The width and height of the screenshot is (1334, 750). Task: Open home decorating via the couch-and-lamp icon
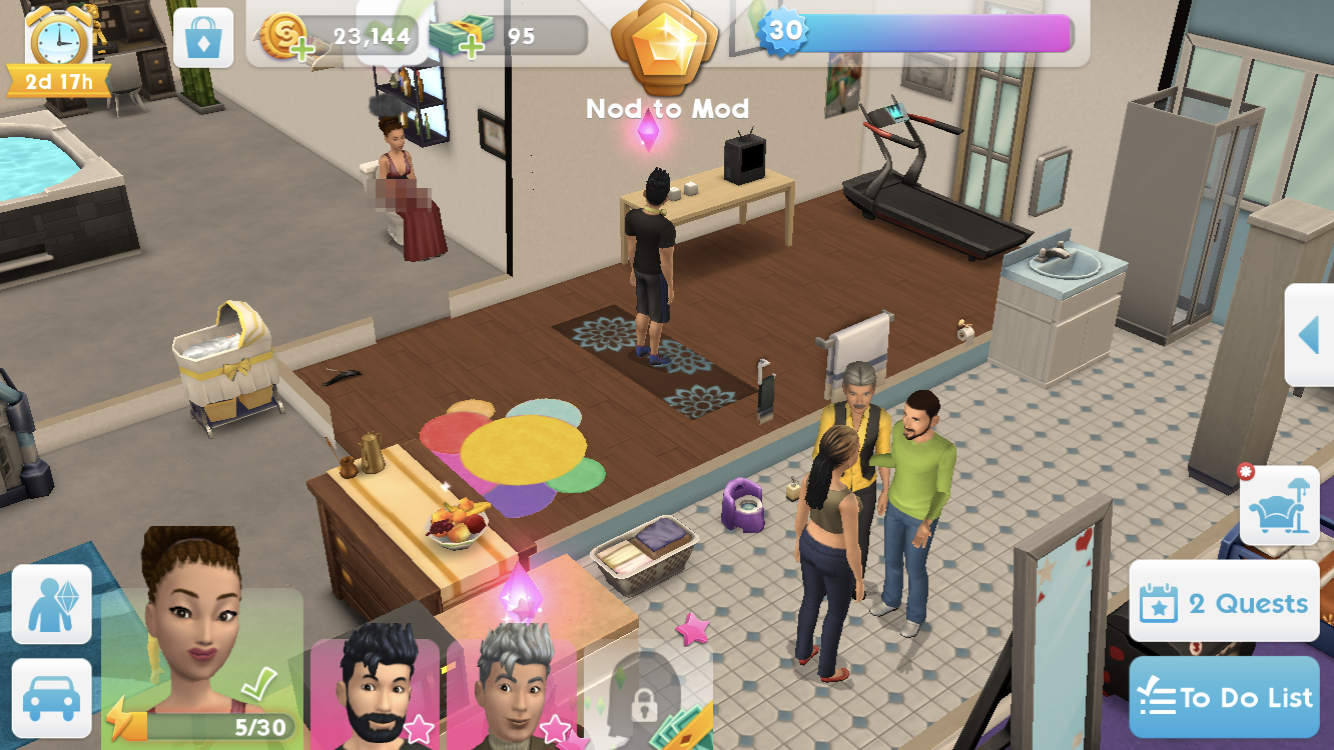pyautogui.click(x=1281, y=506)
